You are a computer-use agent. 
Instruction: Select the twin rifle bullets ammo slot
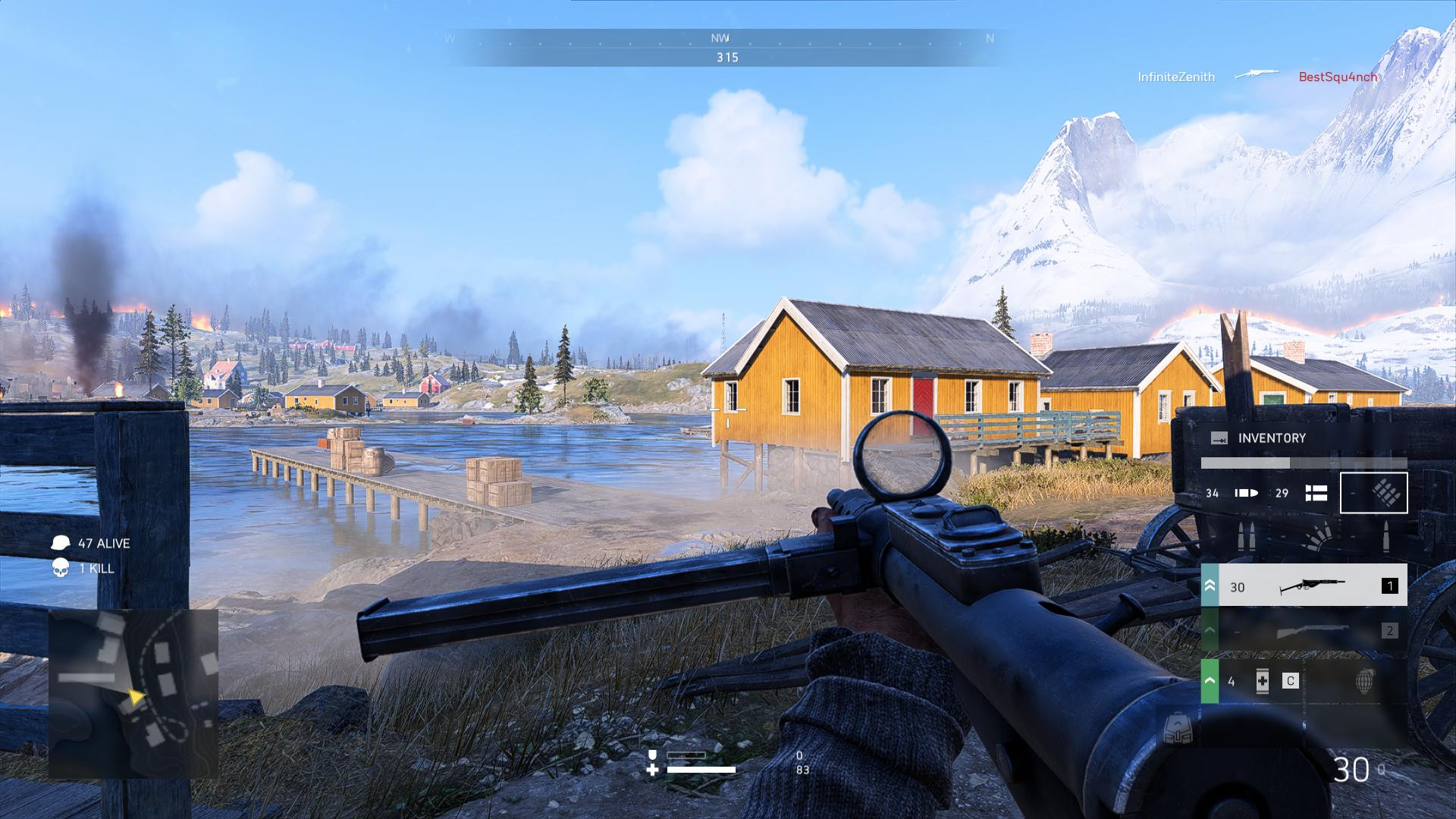tap(1246, 536)
